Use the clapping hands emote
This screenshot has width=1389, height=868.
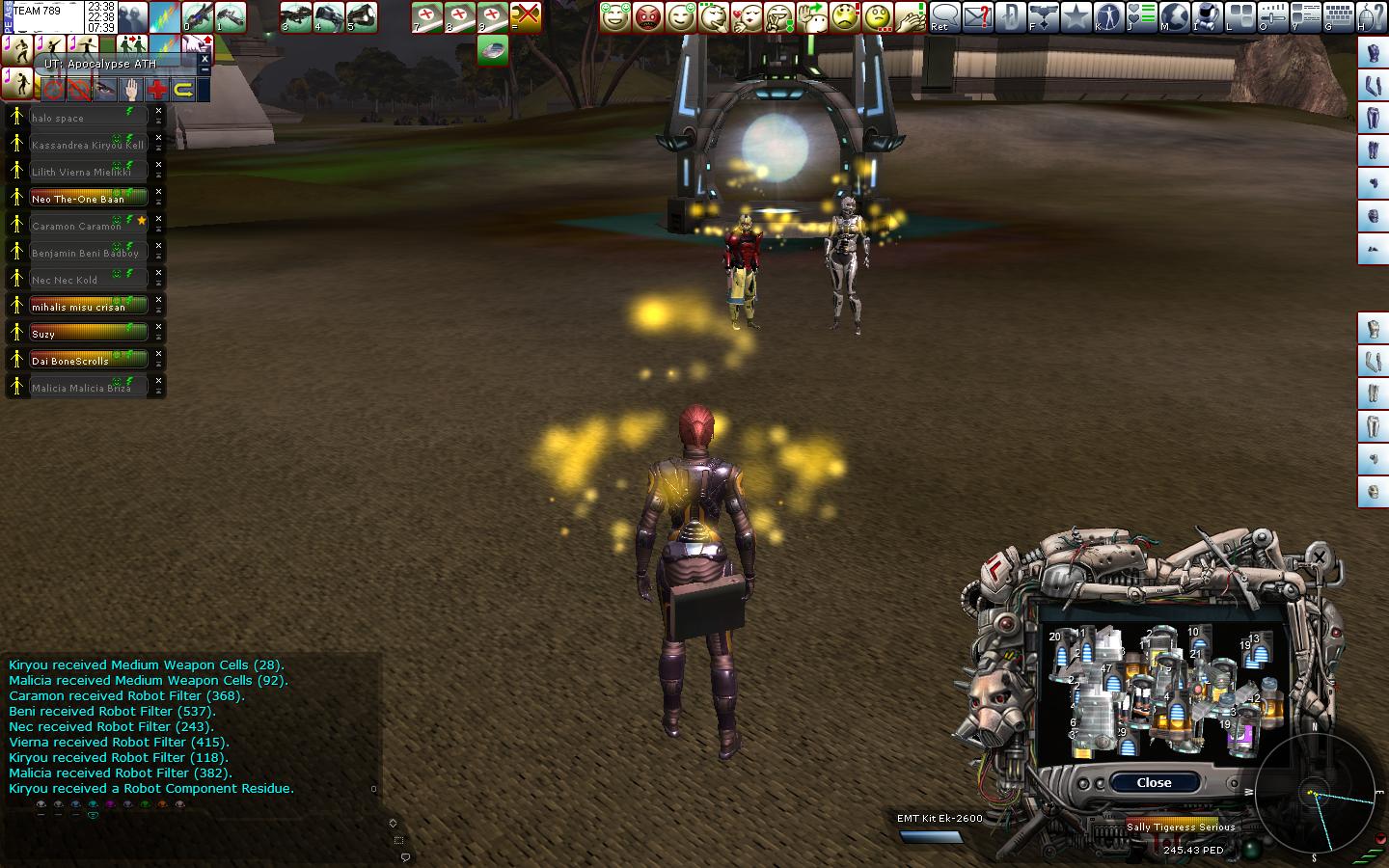pos(910,16)
